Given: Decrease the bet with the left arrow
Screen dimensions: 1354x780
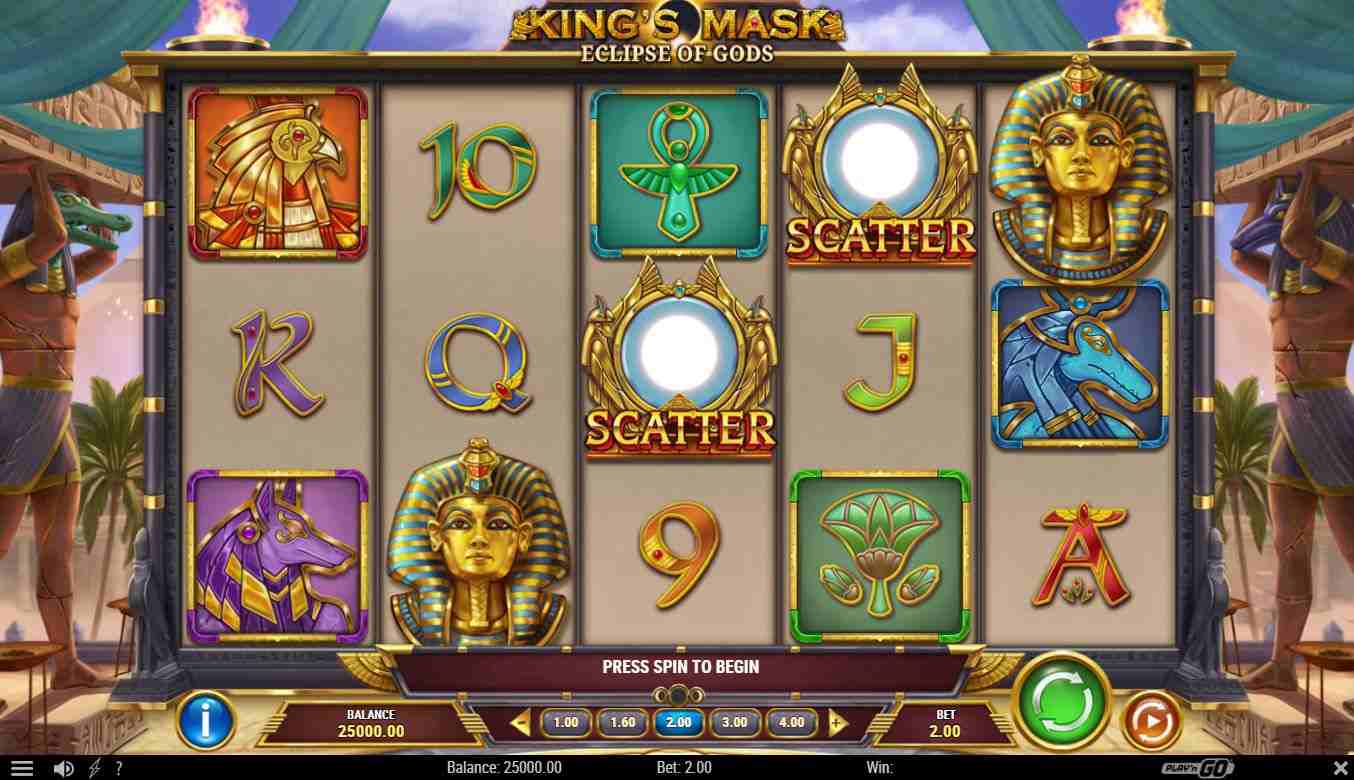Looking at the screenshot, I should click(x=519, y=722).
